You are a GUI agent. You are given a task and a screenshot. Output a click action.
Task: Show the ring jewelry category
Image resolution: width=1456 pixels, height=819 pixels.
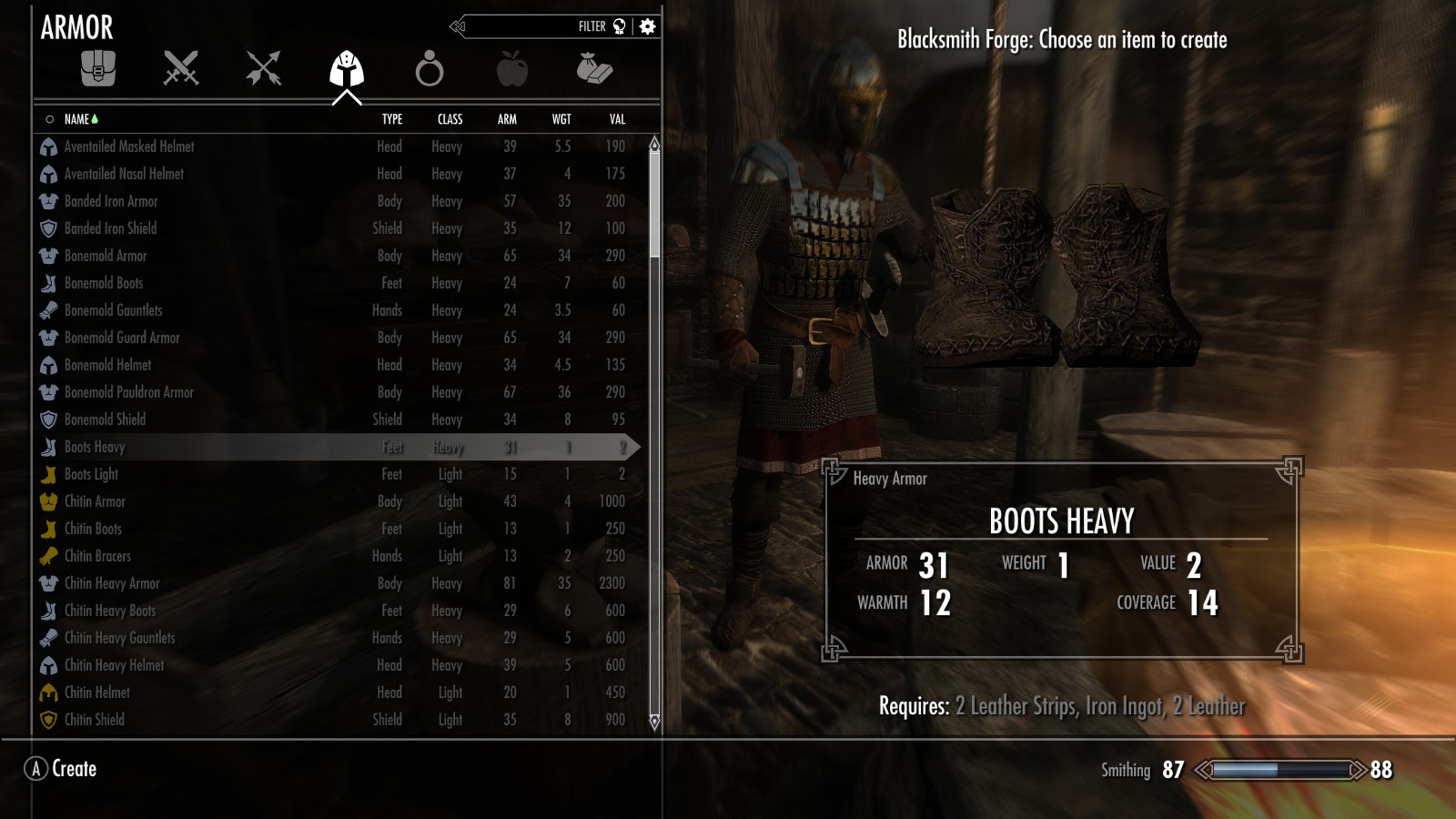coord(429,69)
